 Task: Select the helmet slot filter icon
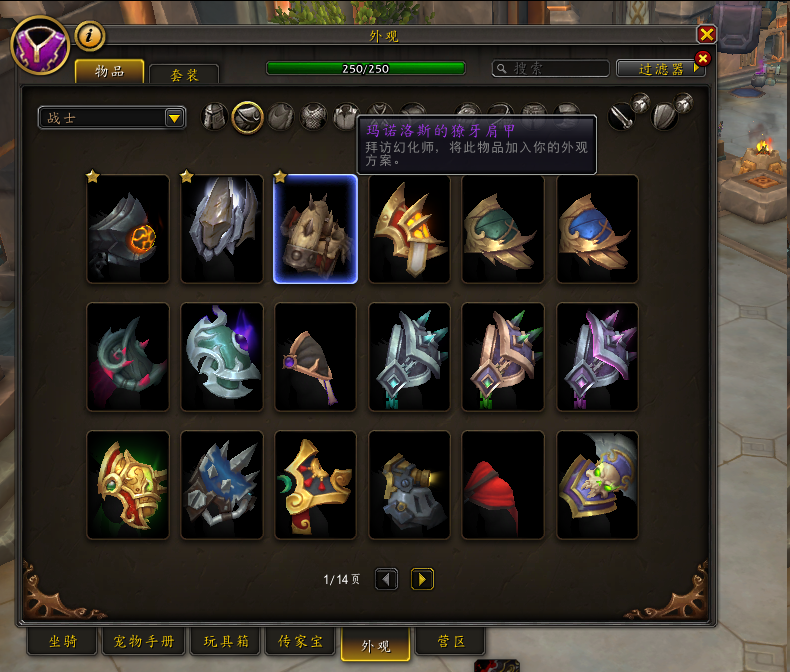point(214,117)
